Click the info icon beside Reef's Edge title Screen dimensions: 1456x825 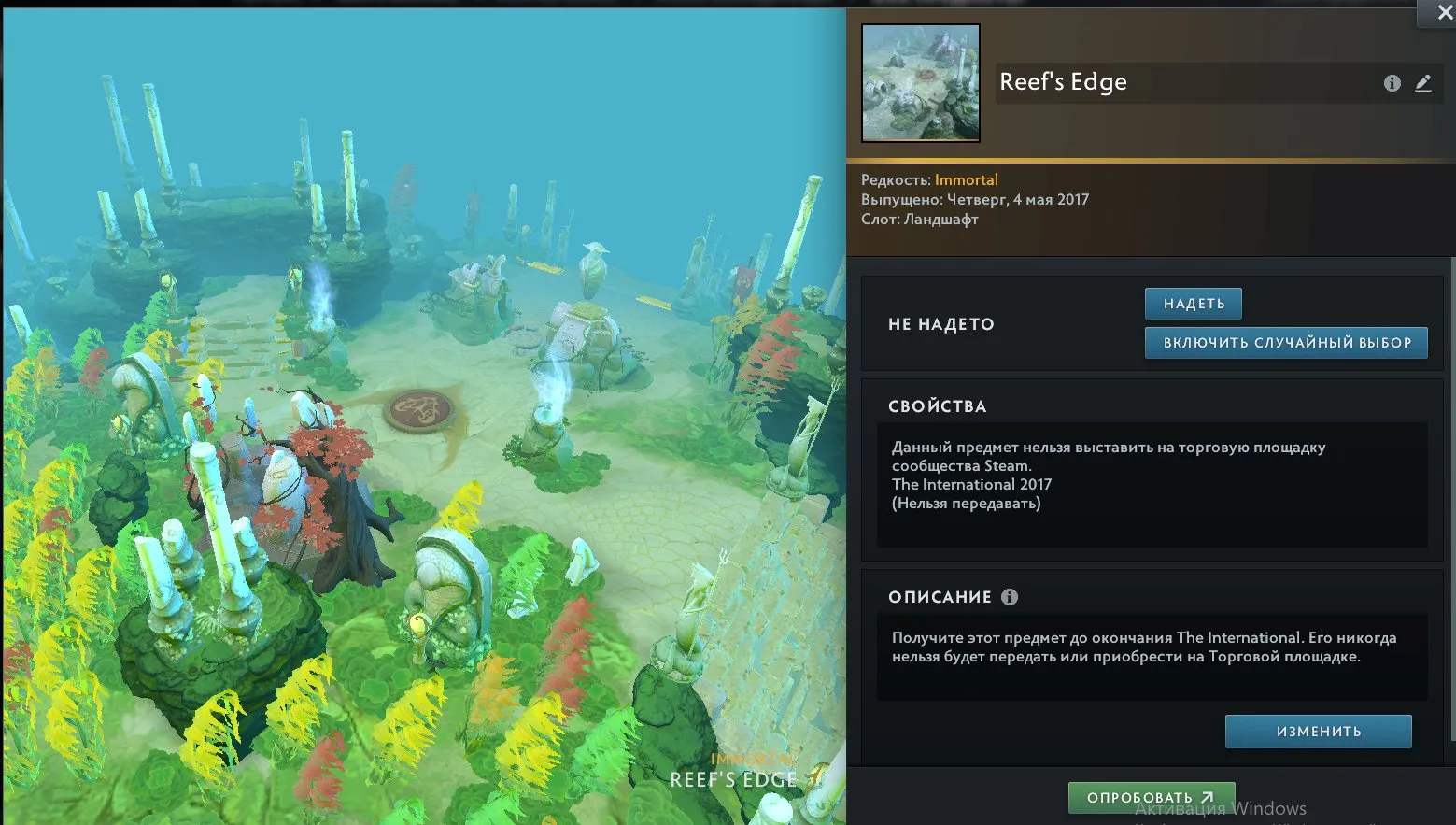[1392, 82]
